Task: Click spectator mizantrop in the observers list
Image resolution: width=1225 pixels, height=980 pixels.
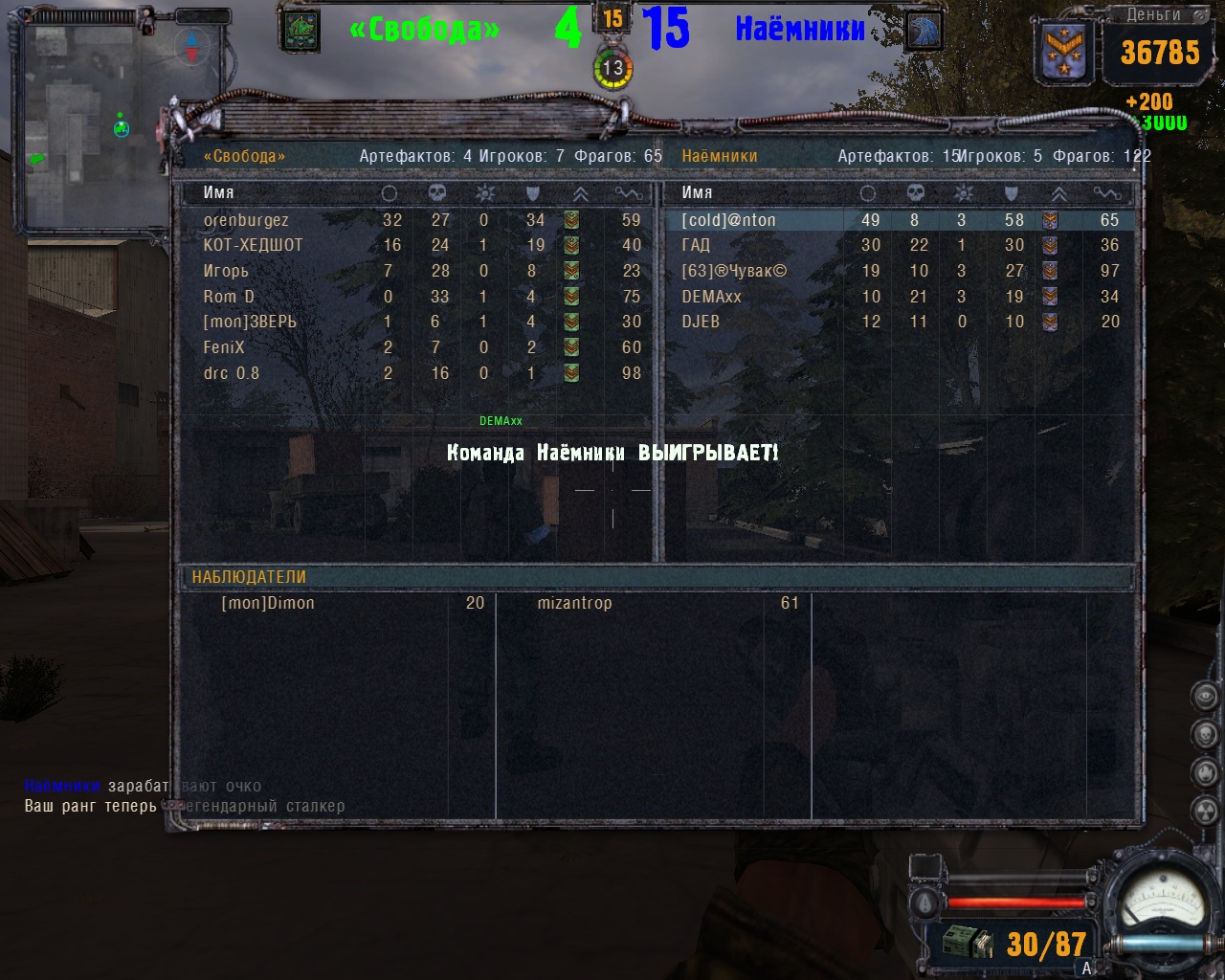Action: (x=574, y=603)
